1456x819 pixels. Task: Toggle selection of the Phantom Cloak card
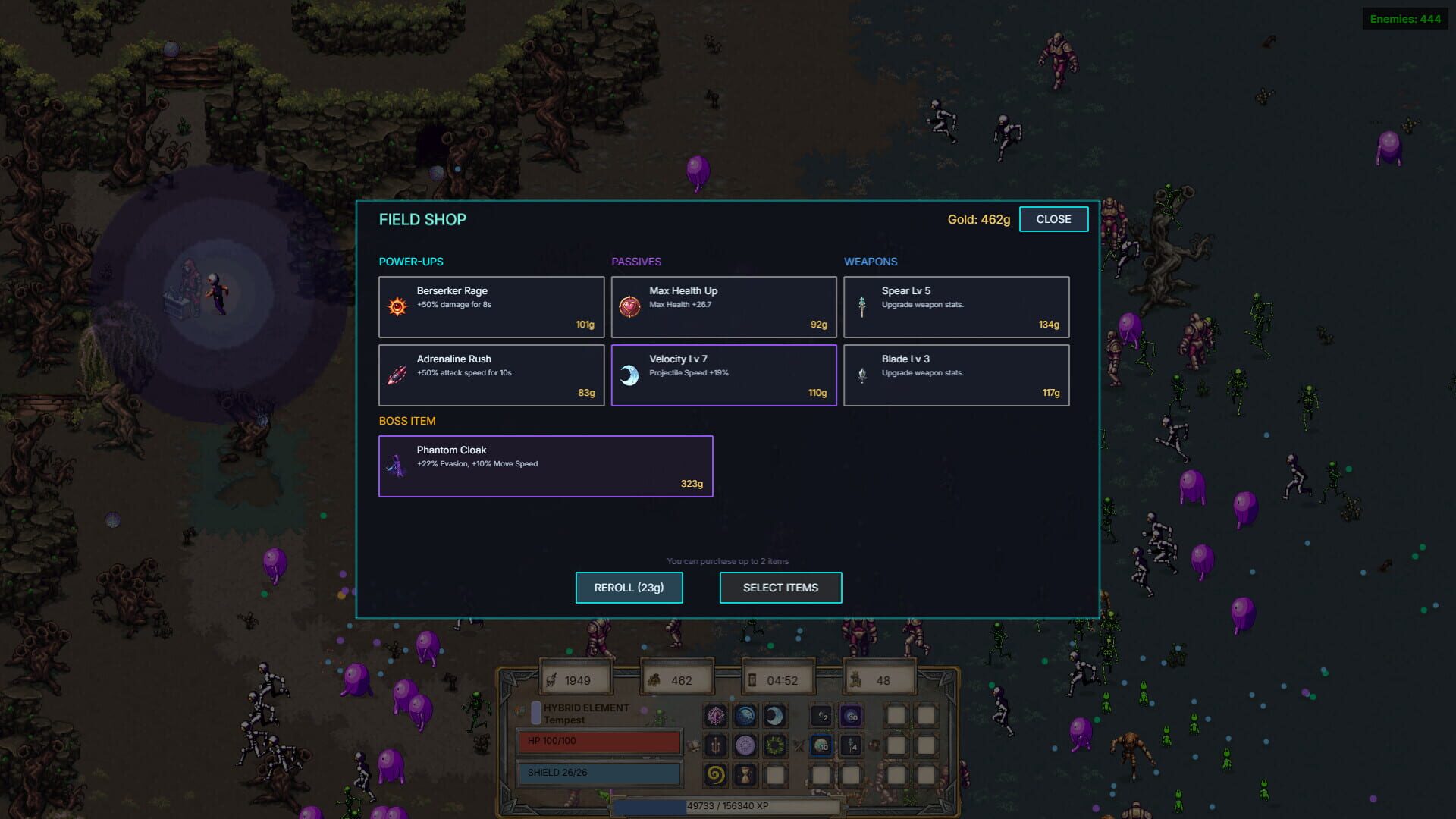(545, 466)
